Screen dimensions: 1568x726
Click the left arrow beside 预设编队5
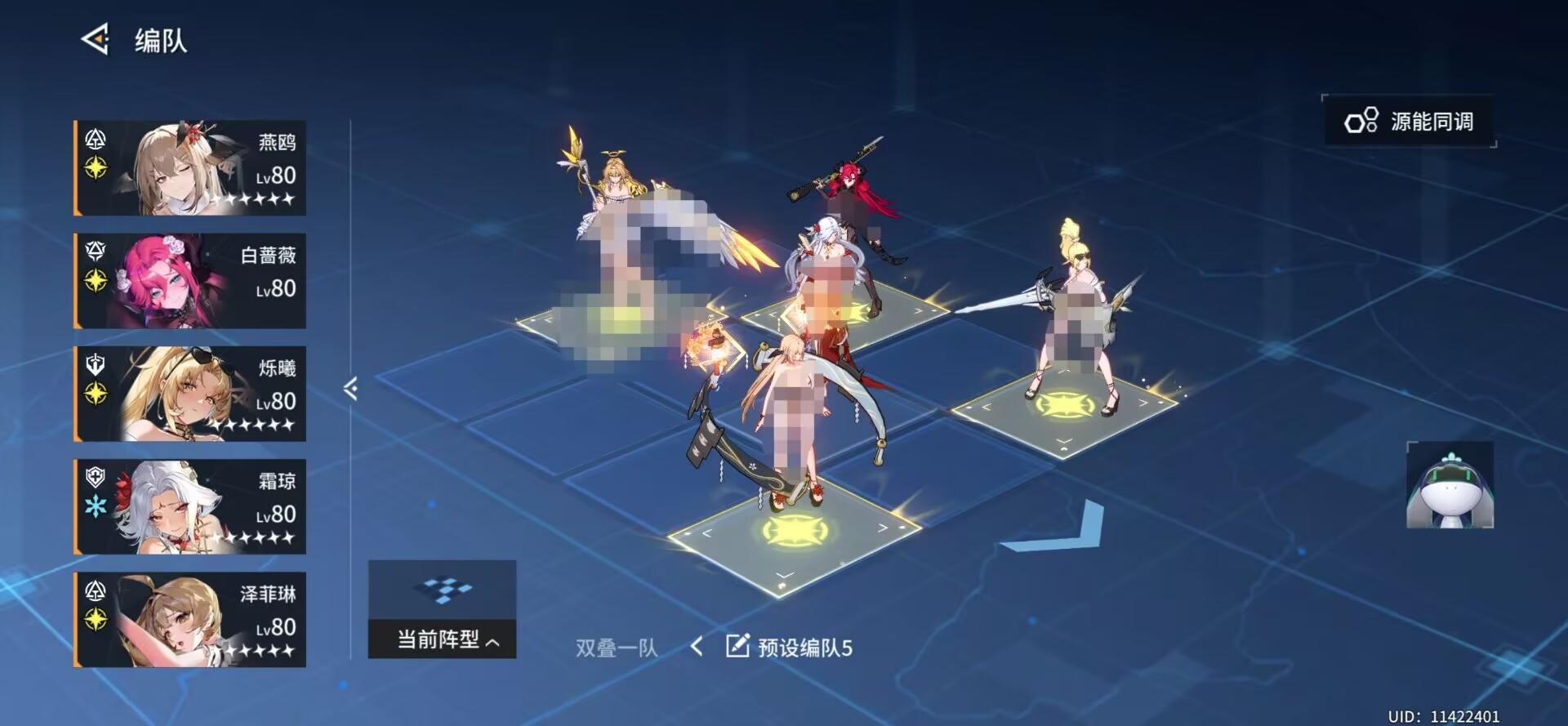(697, 645)
